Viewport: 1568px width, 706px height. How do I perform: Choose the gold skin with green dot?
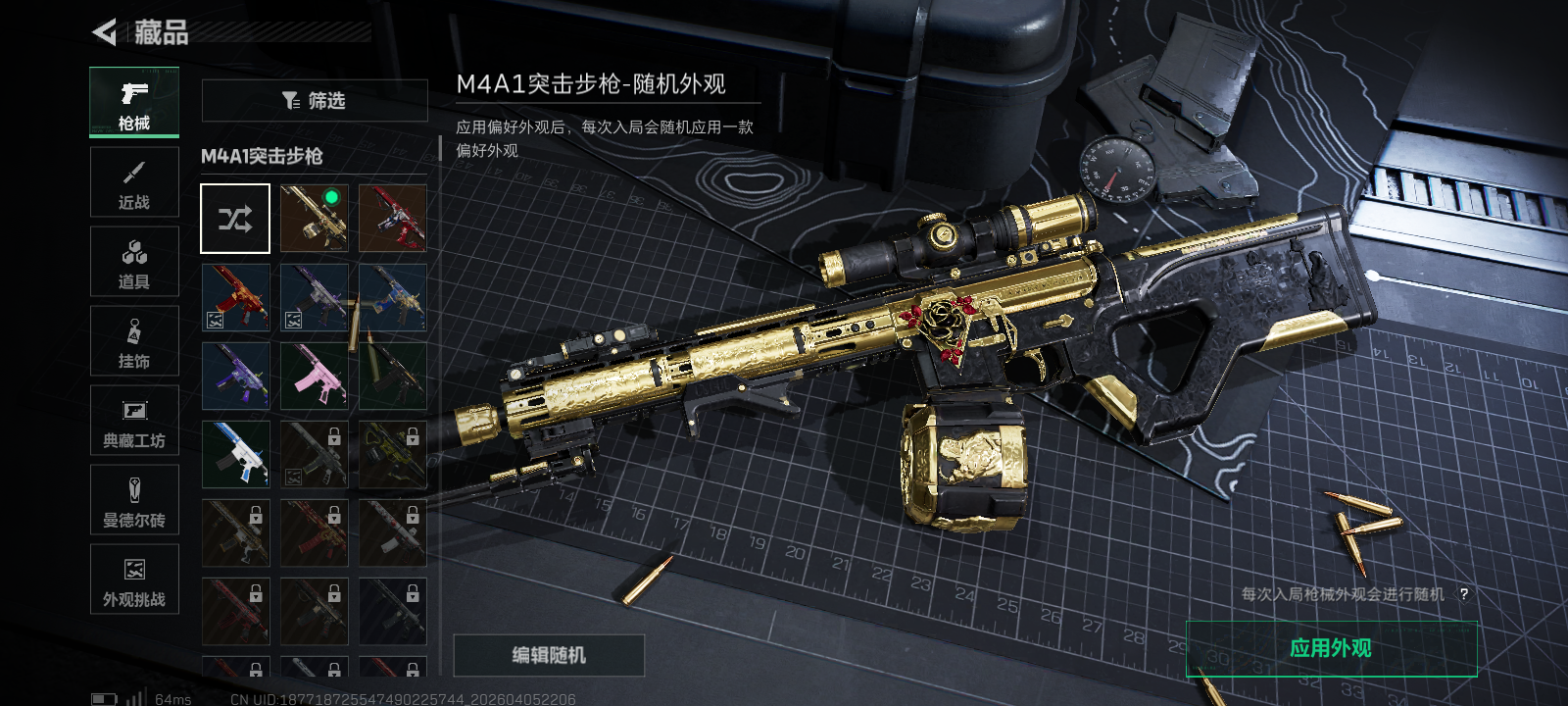tap(315, 219)
